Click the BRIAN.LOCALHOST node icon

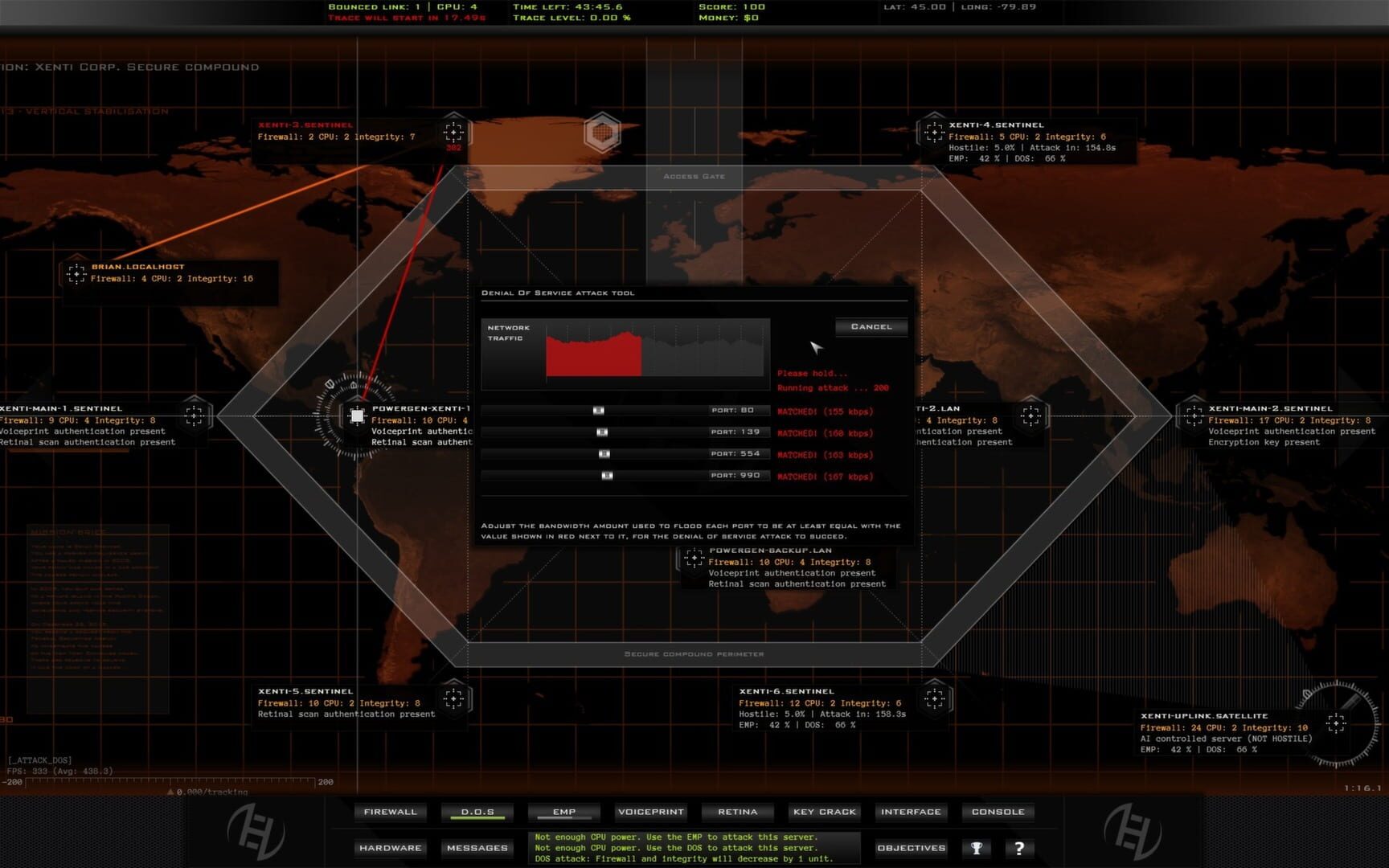pyautogui.click(x=78, y=274)
